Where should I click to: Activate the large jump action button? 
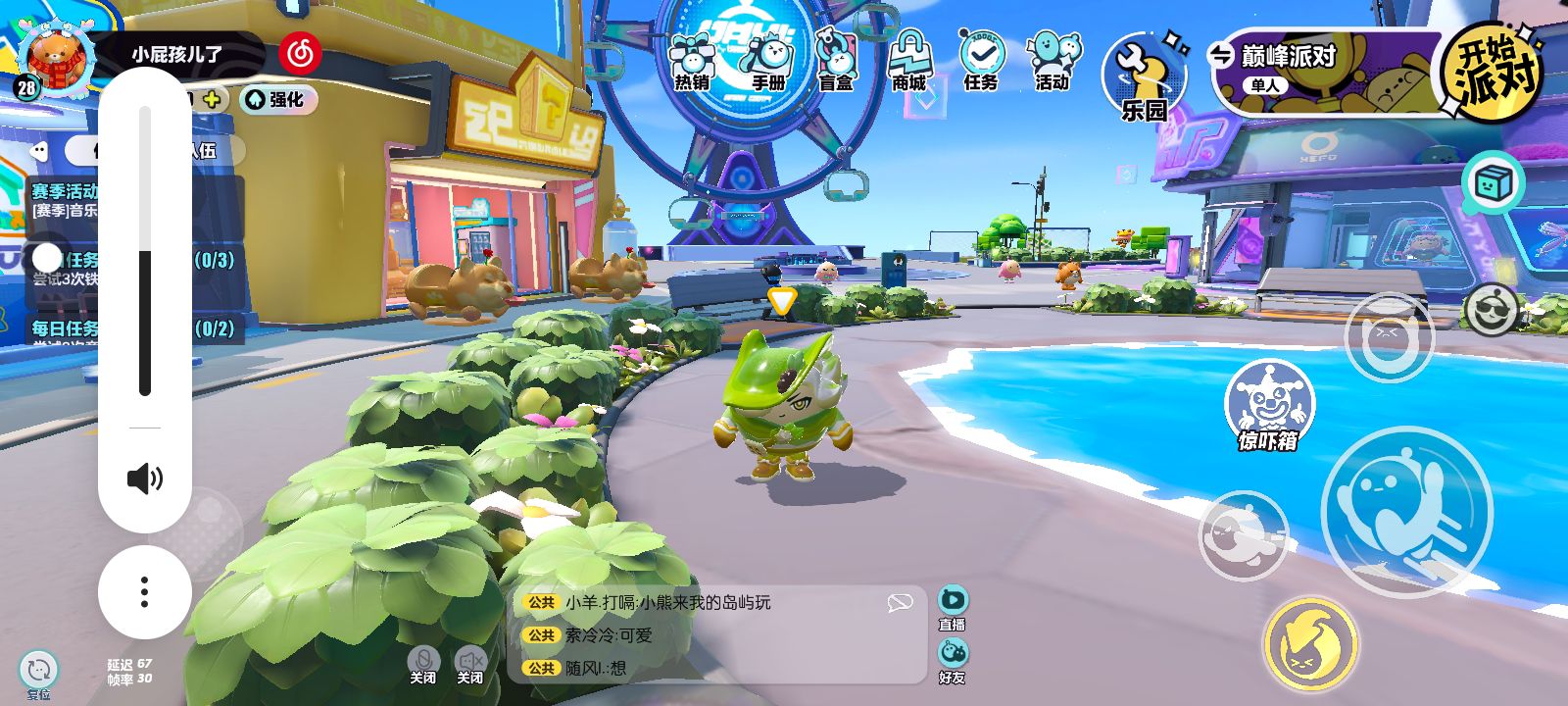click(x=1406, y=510)
